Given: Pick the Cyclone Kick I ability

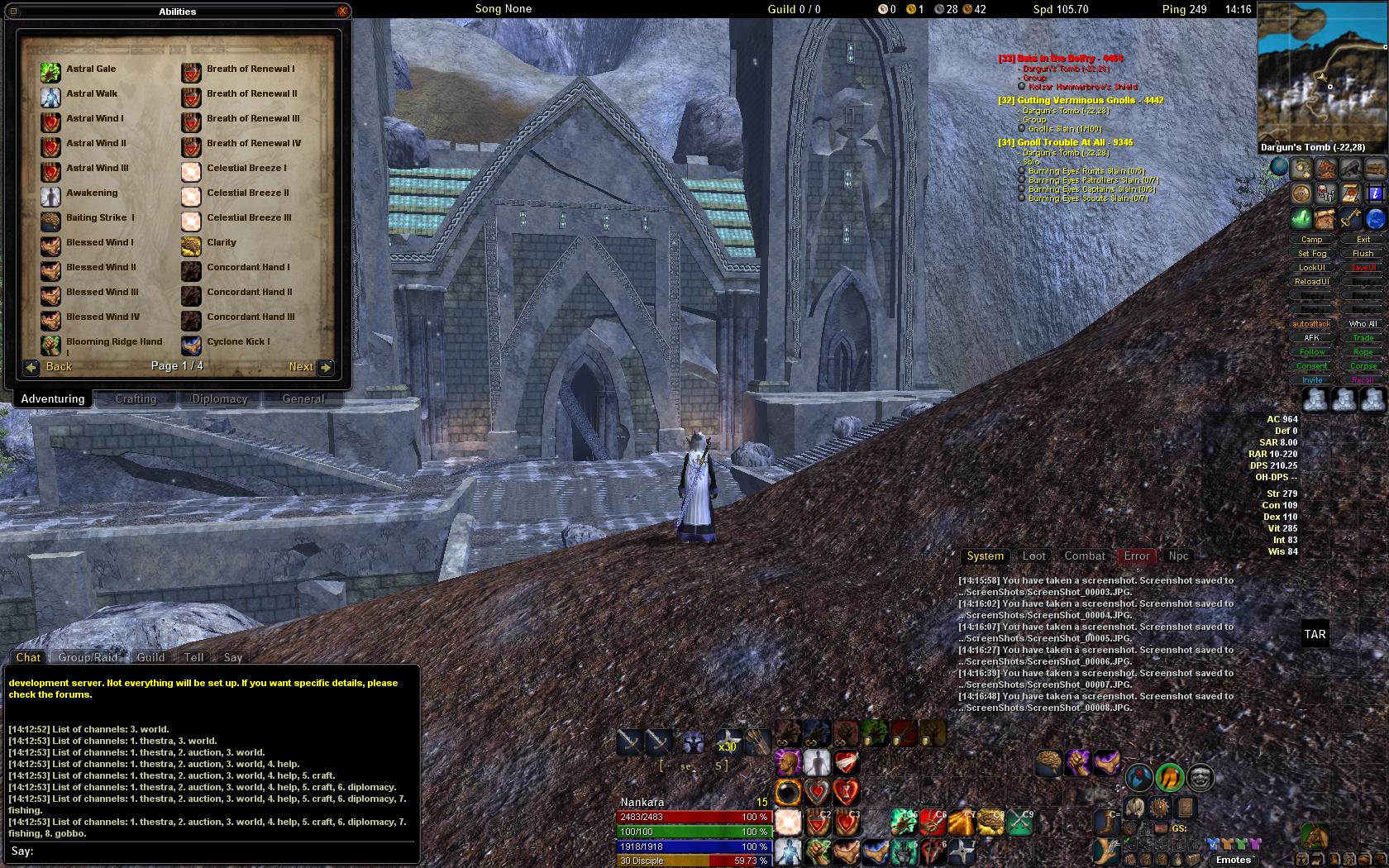Looking at the screenshot, I should pyautogui.click(x=192, y=345).
